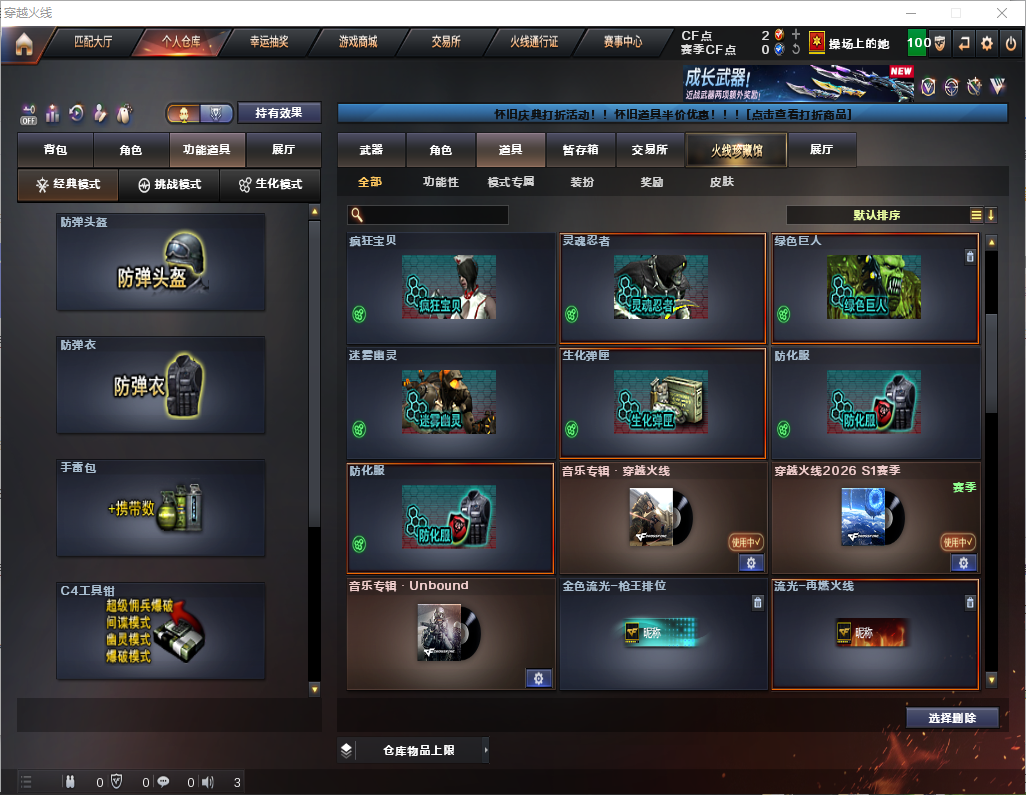Open the 交易所 top navigation tab
The height and width of the screenshot is (795, 1026).
(446, 43)
